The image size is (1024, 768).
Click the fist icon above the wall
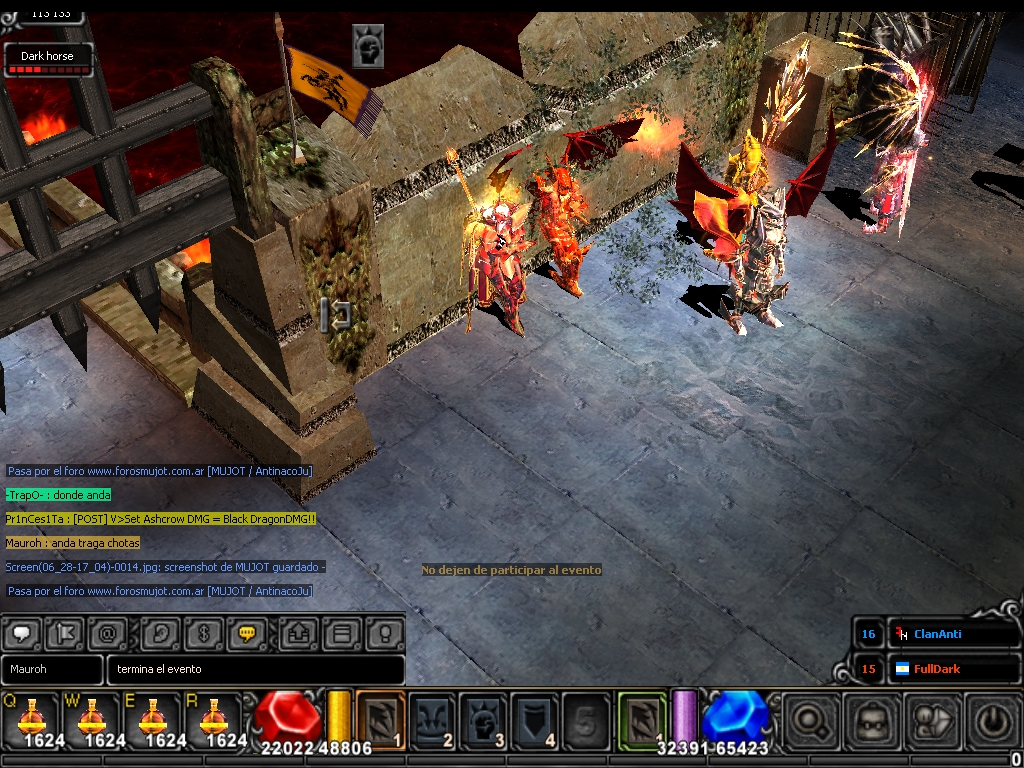pyautogui.click(x=368, y=47)
